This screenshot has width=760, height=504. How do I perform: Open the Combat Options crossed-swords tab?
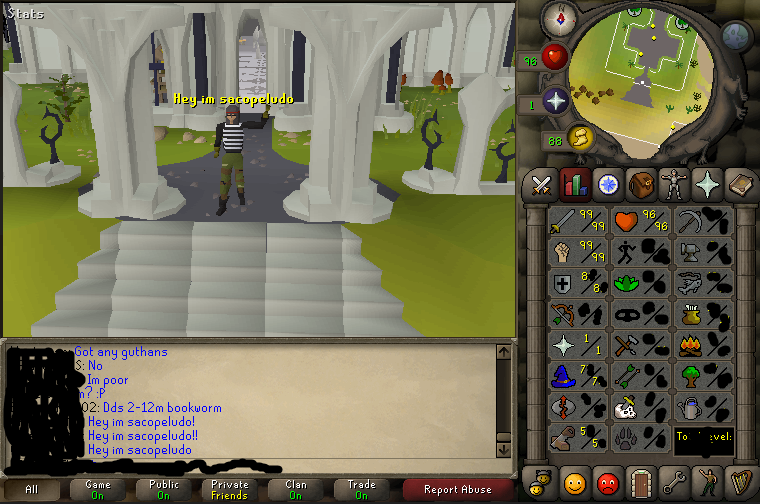coord(542,184)
